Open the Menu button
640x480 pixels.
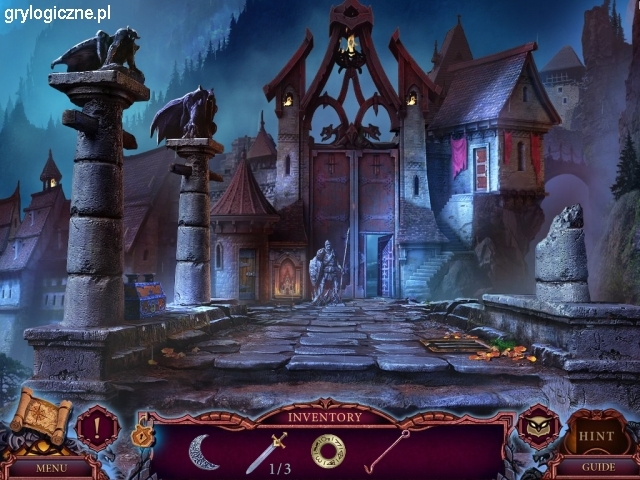50,467
